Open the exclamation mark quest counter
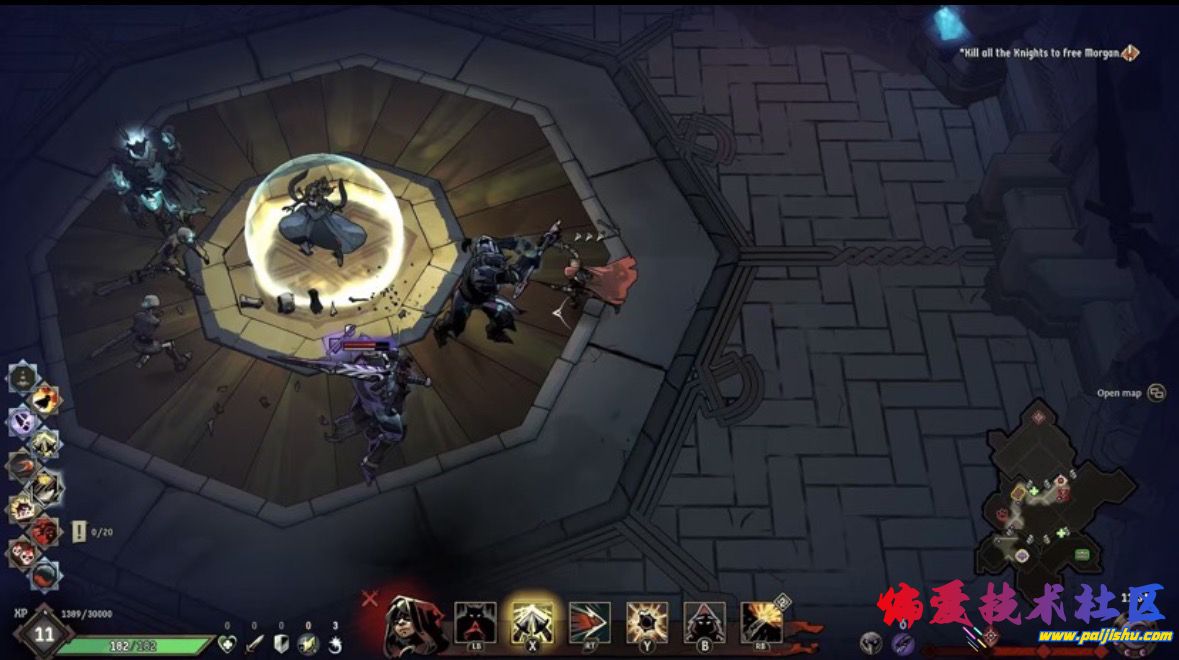Image resolution: width=1179 pixels, height=660 pixels. coord(79,531)
